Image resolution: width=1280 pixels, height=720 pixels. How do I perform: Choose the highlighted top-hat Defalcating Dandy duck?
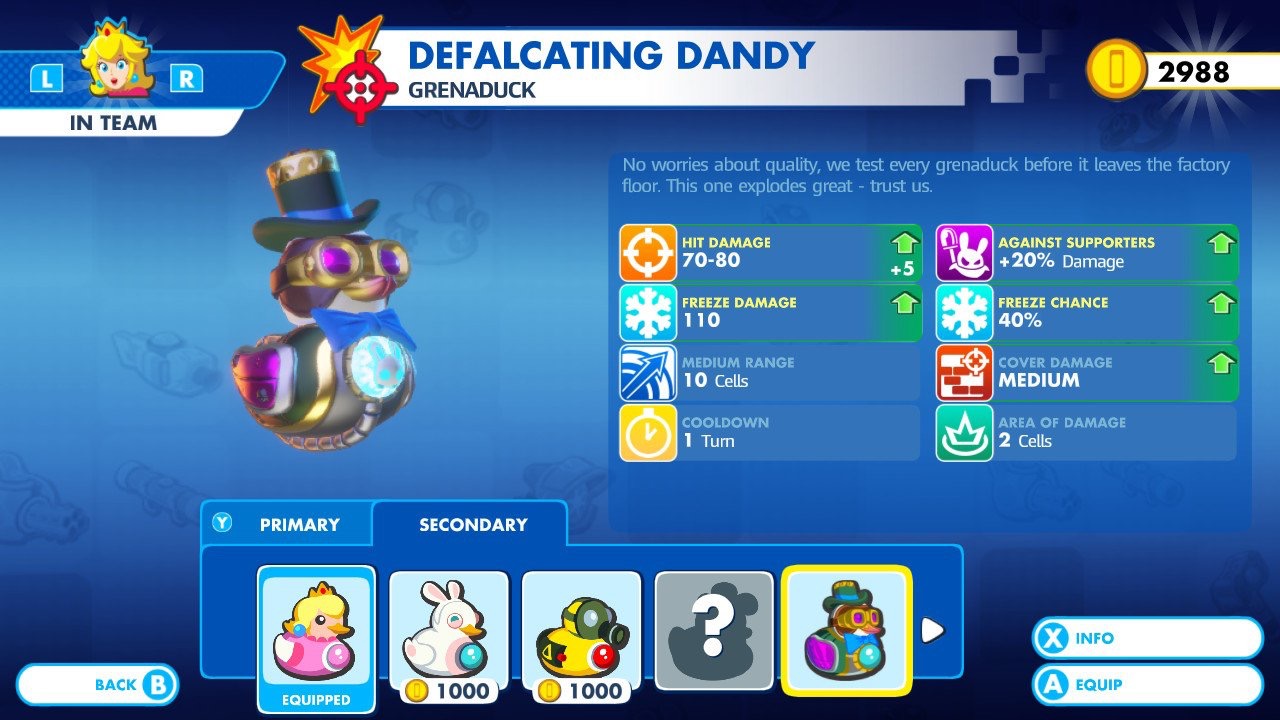pyautogui.click(x=846, y=630)
